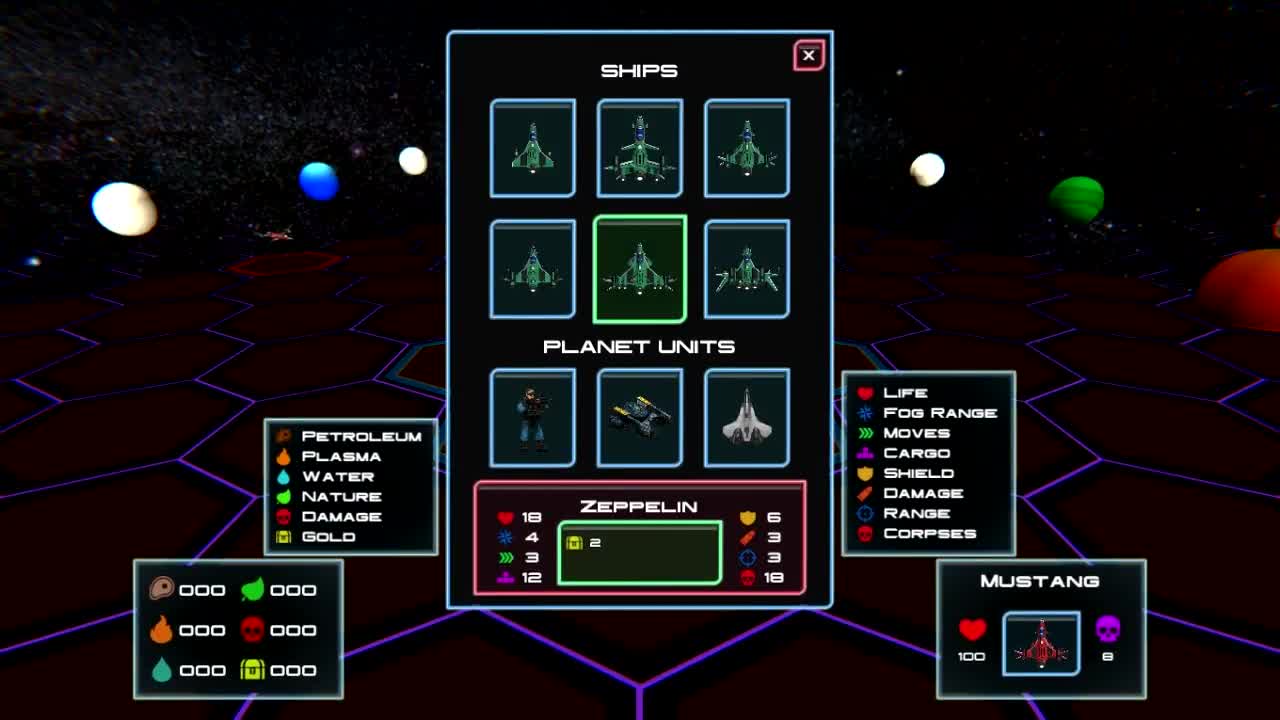
Task: Select the Life heart icon in the legend
Action: 864,392
